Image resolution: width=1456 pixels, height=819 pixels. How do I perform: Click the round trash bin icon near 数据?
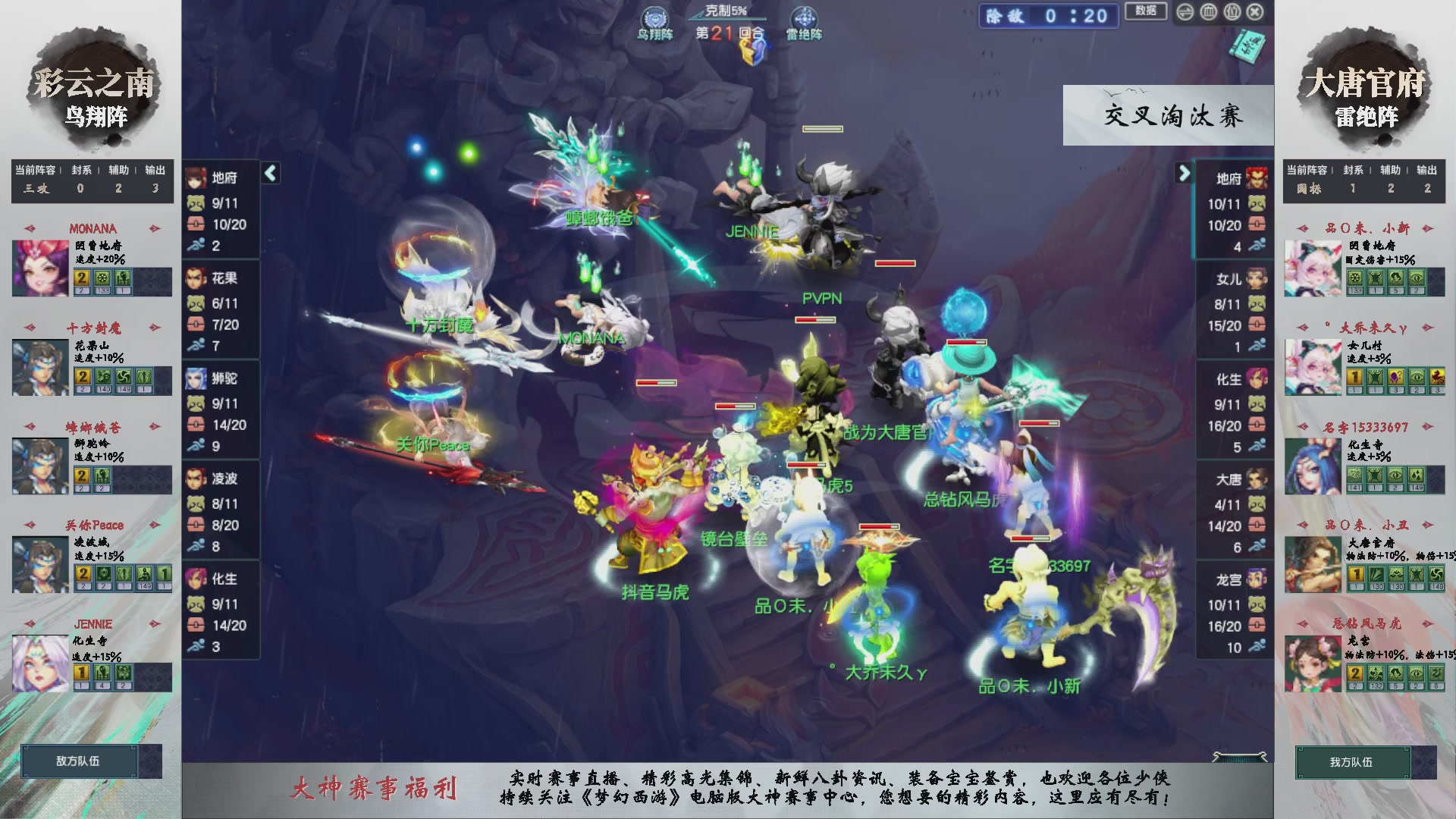click(1208, 12)
